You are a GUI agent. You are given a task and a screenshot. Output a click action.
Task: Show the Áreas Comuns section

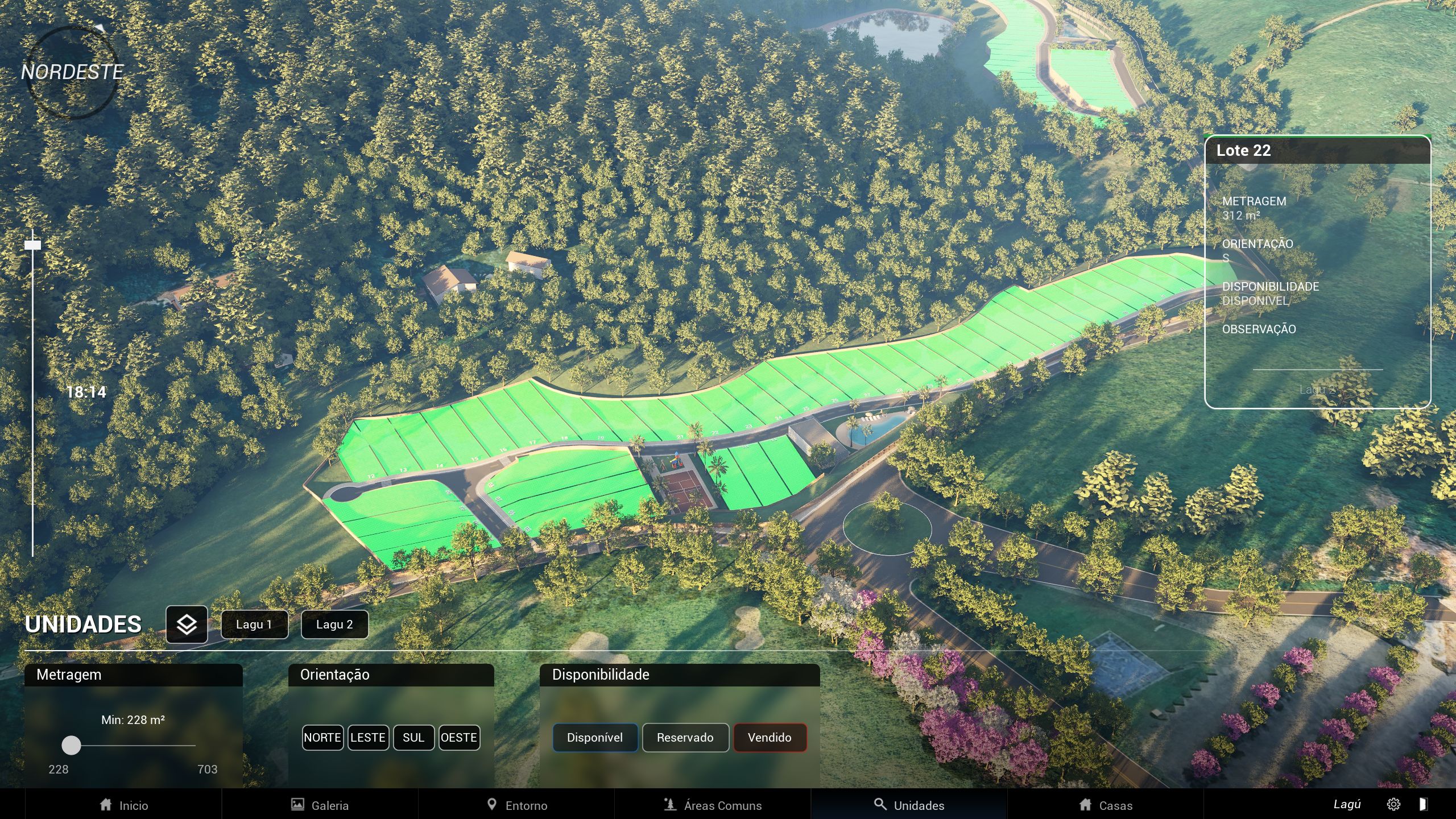(713, 805)
